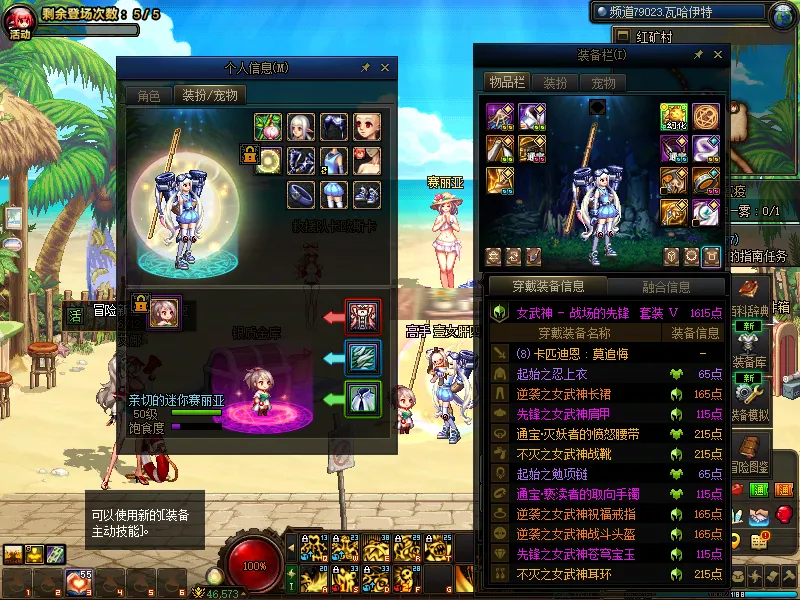Choose the red-bordered pet equipment slot

361,317
